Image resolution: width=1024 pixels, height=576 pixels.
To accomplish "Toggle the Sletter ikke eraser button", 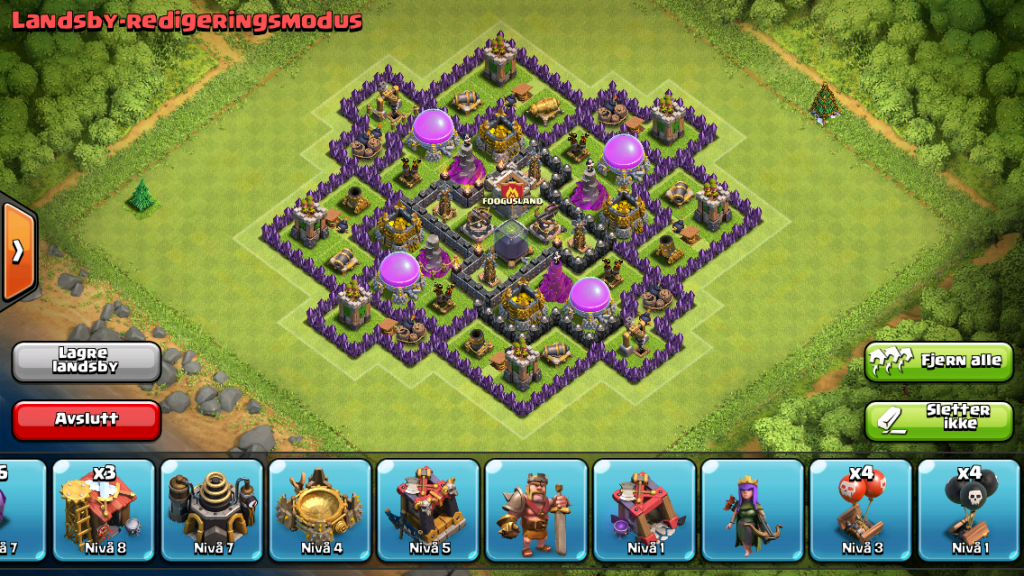I will [939, 420].
